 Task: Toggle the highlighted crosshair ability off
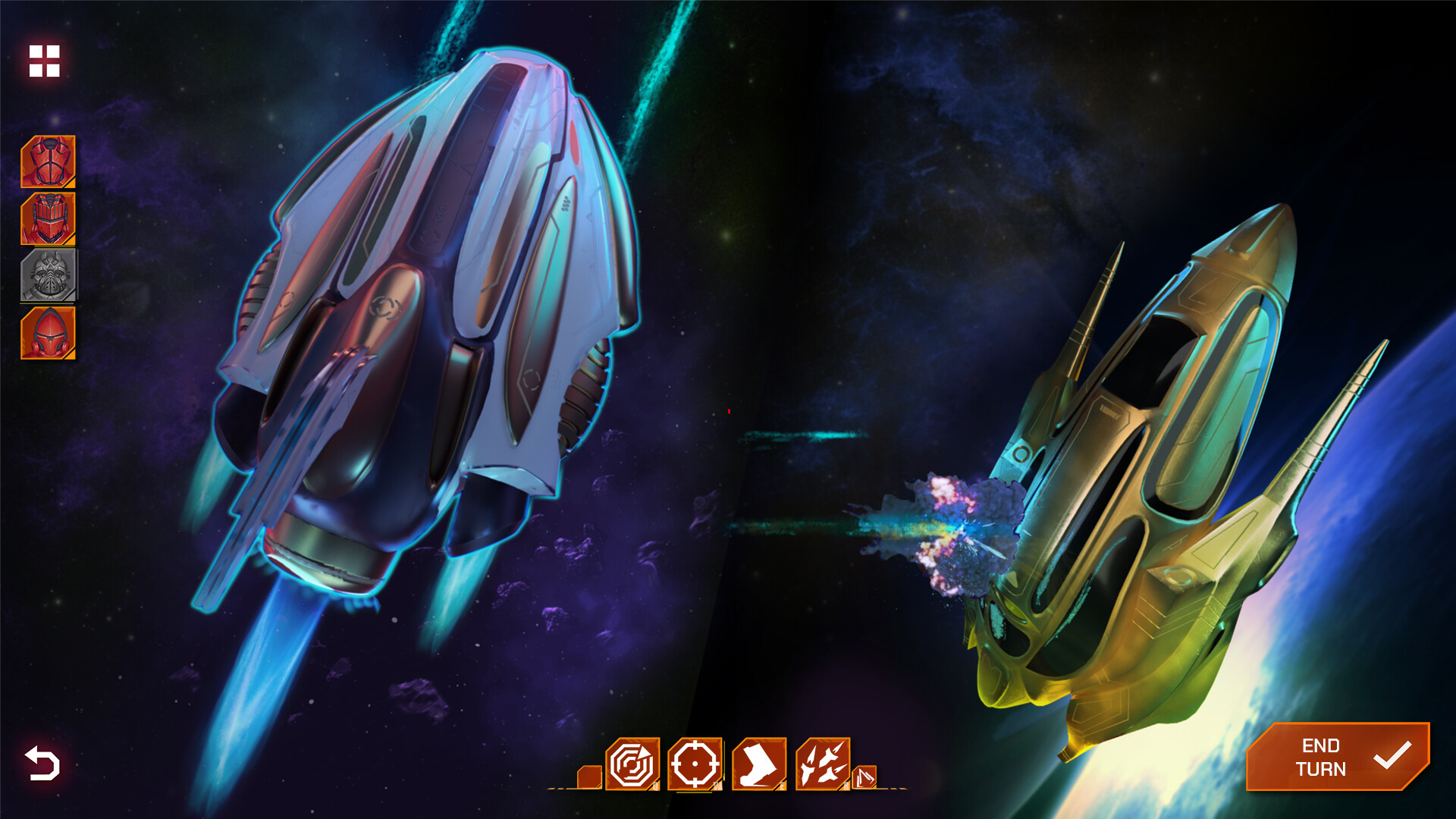click(x=694, y=764)
